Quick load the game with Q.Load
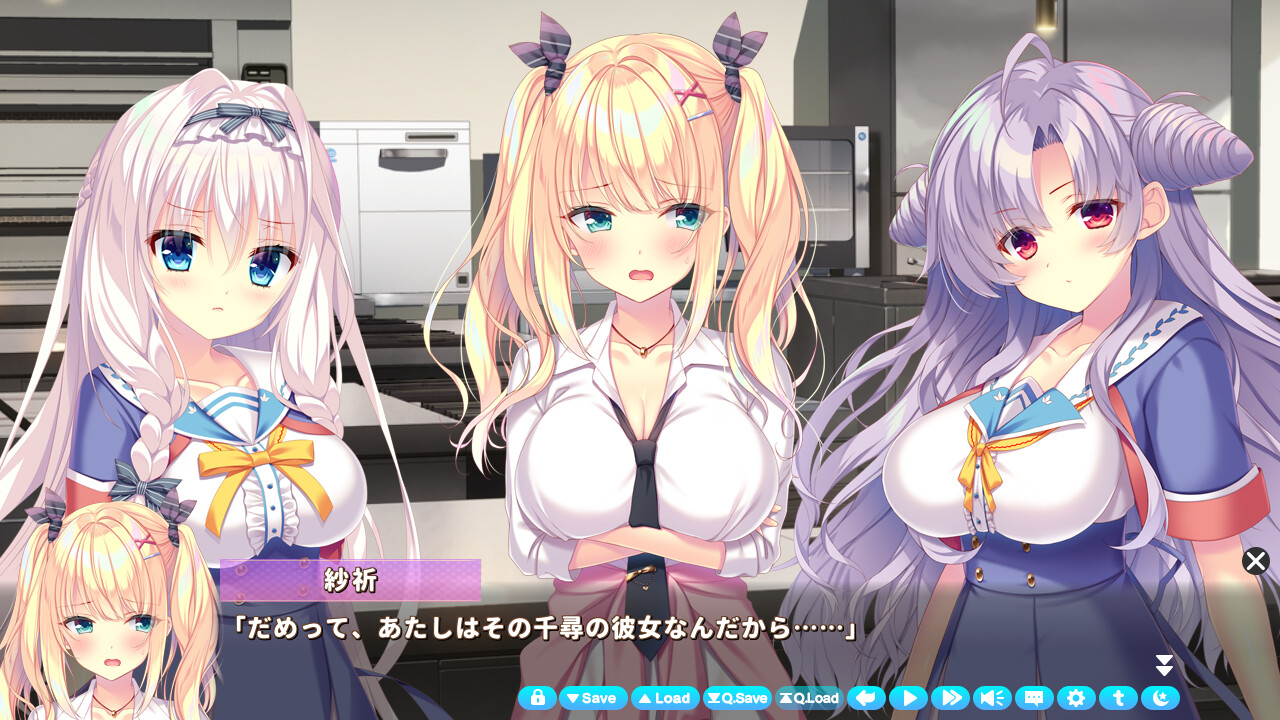 pos(812,698)
